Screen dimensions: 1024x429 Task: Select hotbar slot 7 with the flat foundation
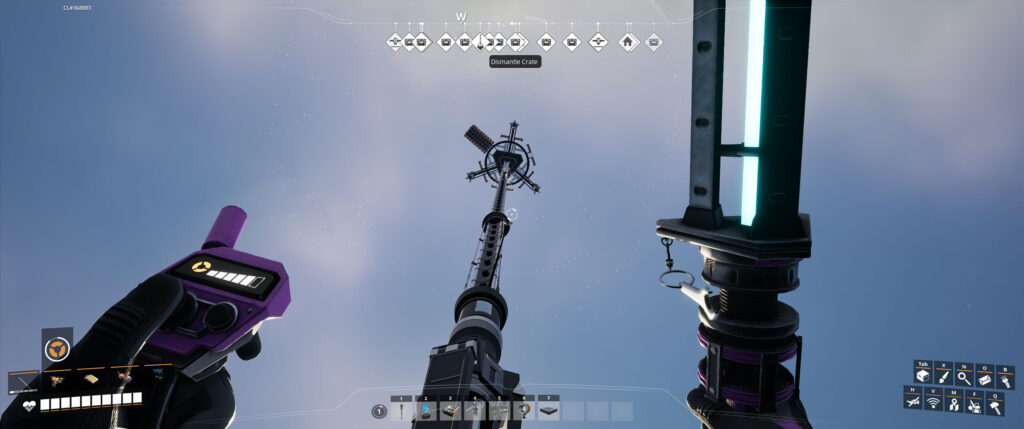click(x=548, y=410)
